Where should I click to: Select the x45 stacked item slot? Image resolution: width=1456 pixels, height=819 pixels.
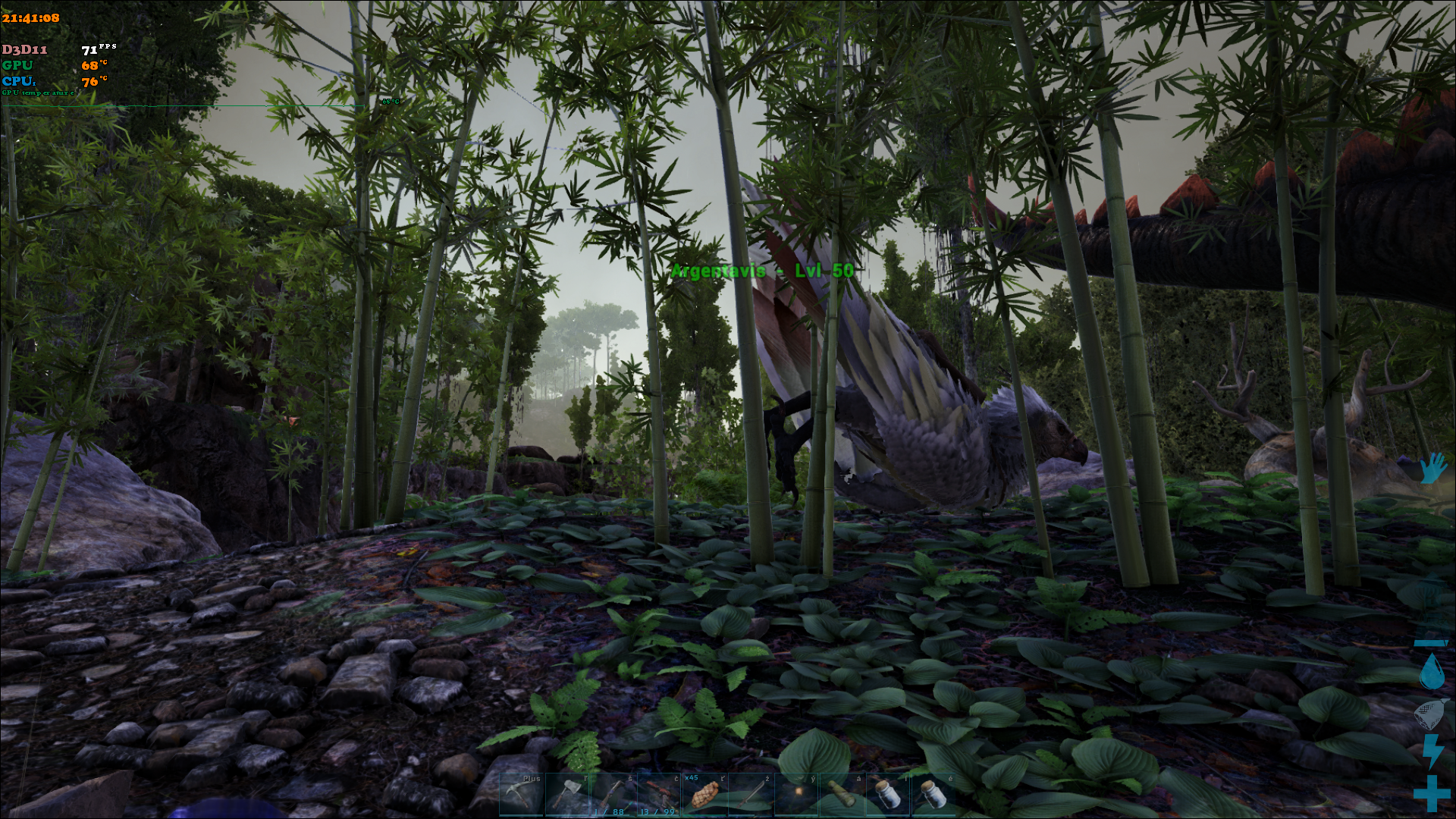point(704,795)
